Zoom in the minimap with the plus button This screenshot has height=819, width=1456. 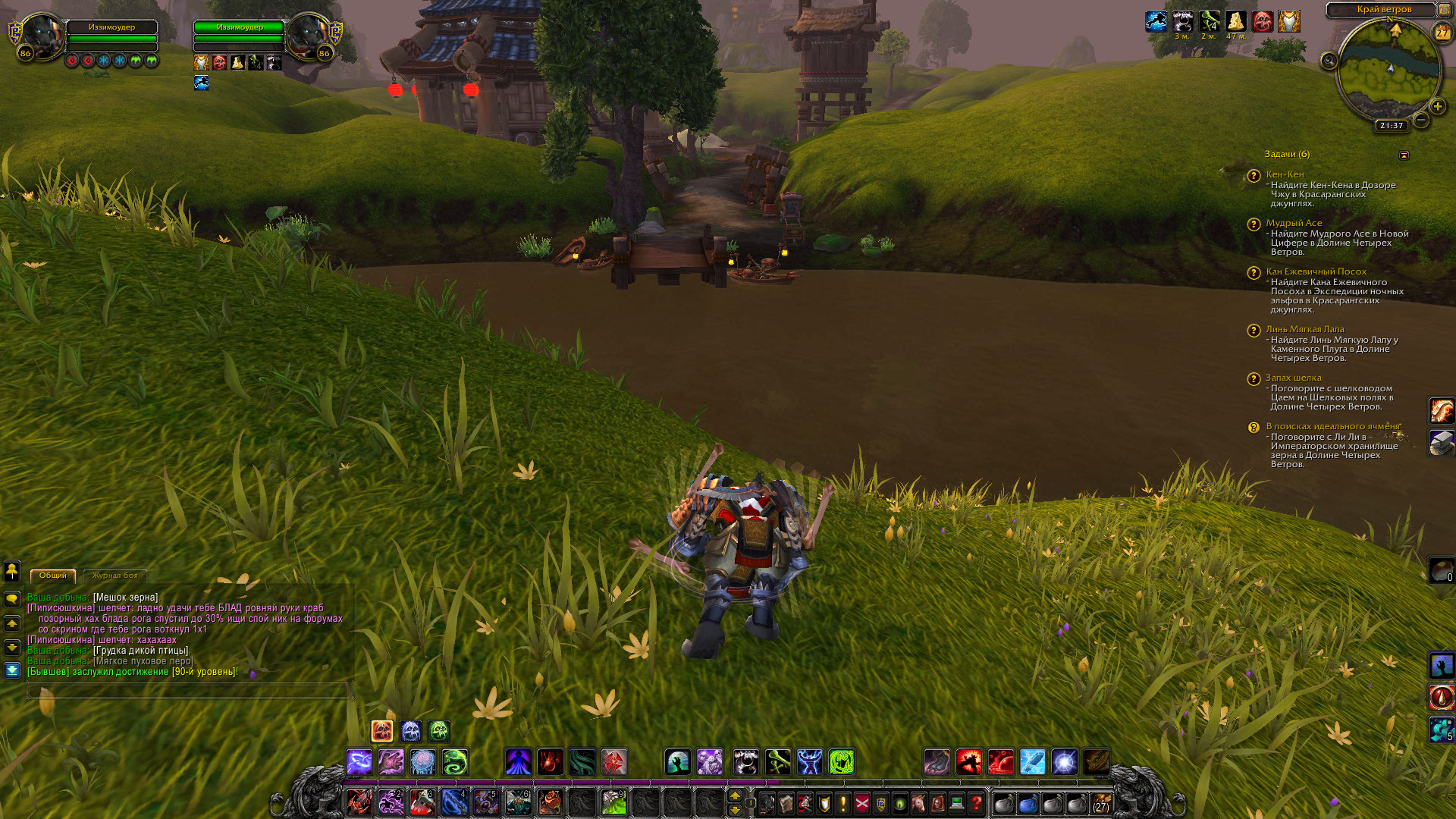[1437, 106]
